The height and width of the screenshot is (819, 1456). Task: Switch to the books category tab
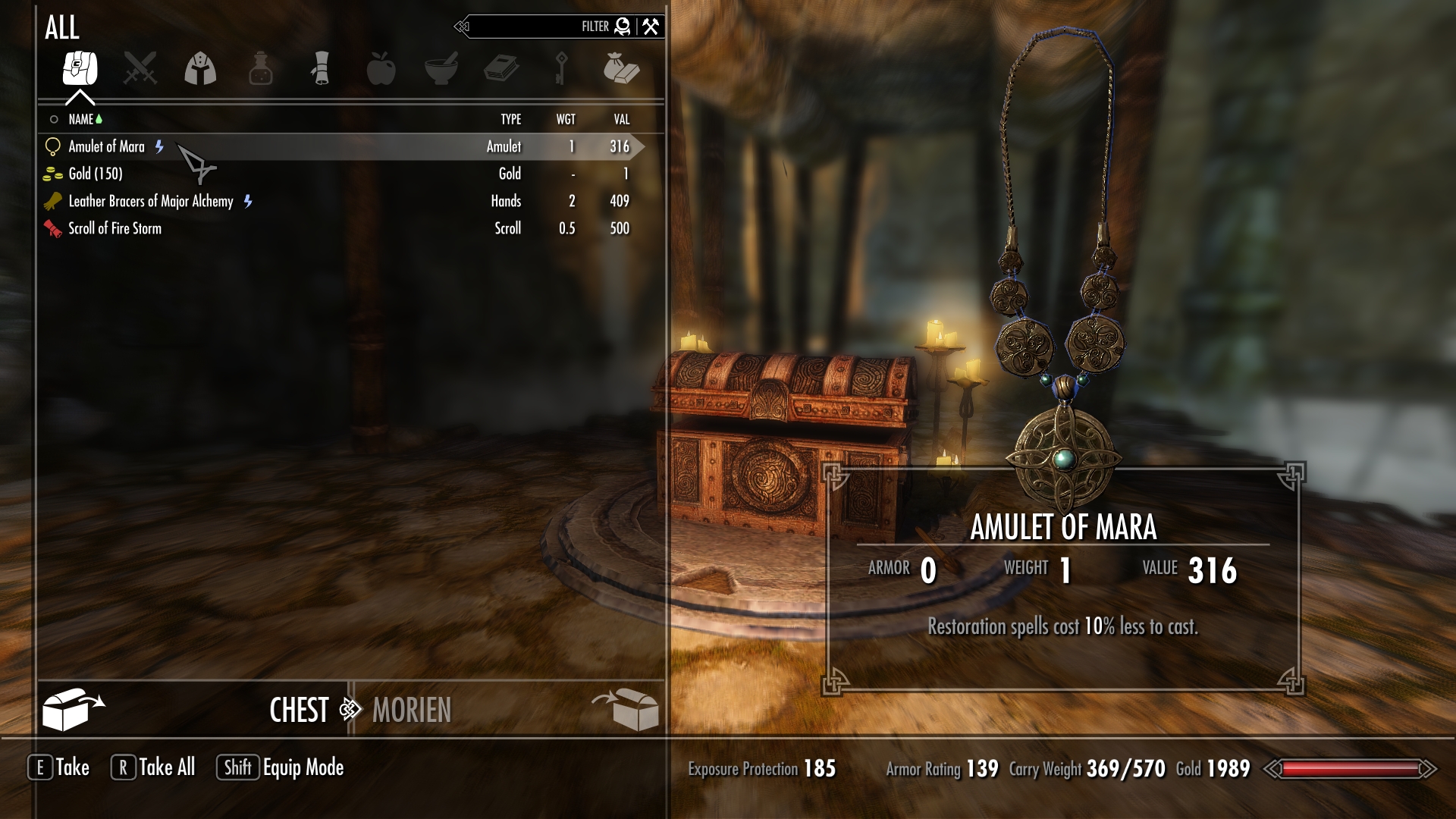point(501,68)
